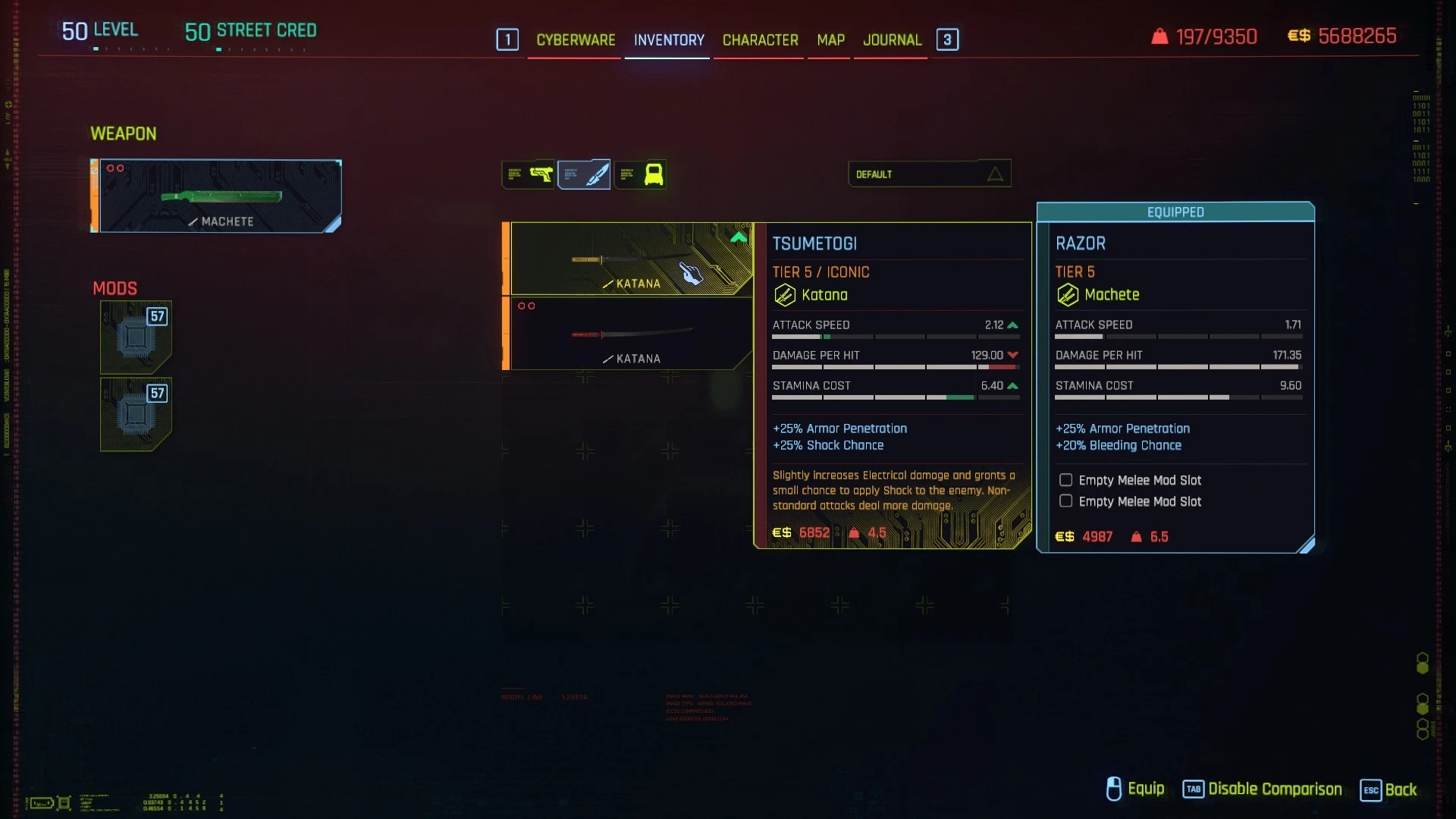Image resolution: width=1456 pixels, height=819 pixels.
Task: Select the red-handled katana in the list
Action: click(631, 334)
